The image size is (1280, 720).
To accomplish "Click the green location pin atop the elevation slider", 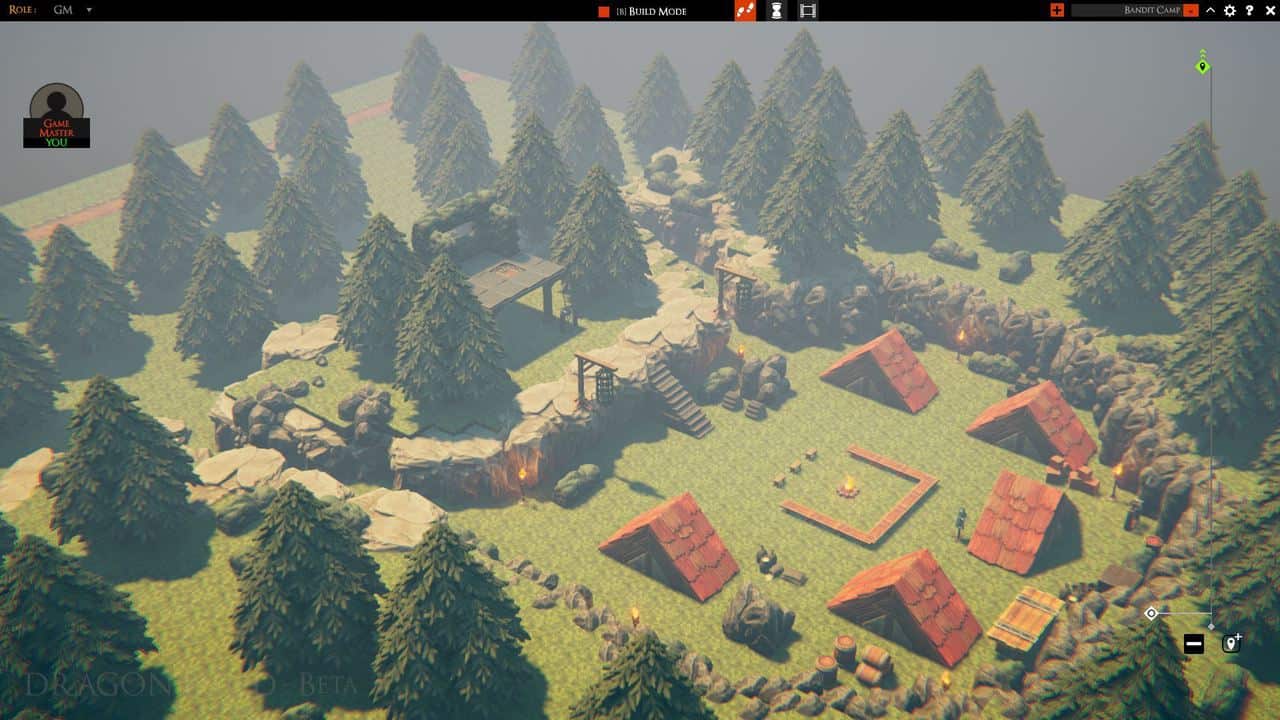I will [x=1200, y=67].
